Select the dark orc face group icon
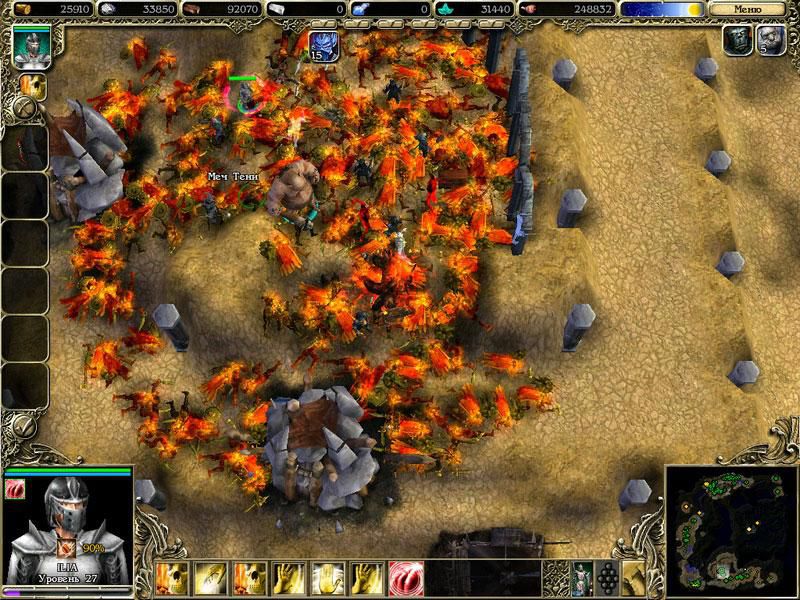Viewport: 800px width, 600px height. pos(737,42)
